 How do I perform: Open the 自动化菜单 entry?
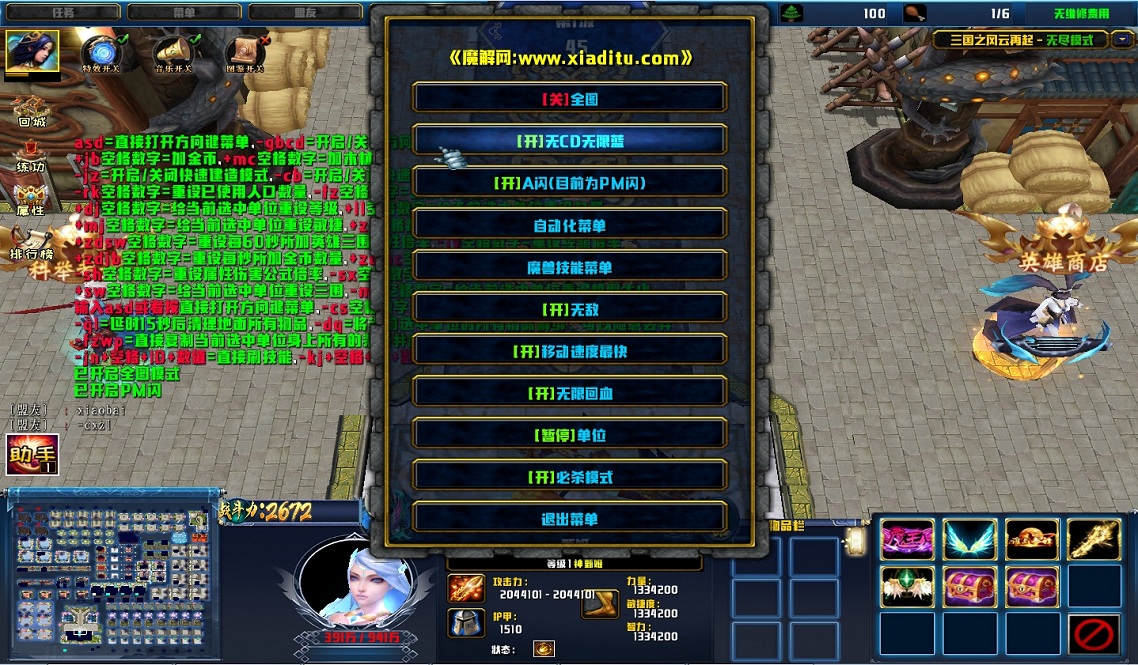pos(569,224)
